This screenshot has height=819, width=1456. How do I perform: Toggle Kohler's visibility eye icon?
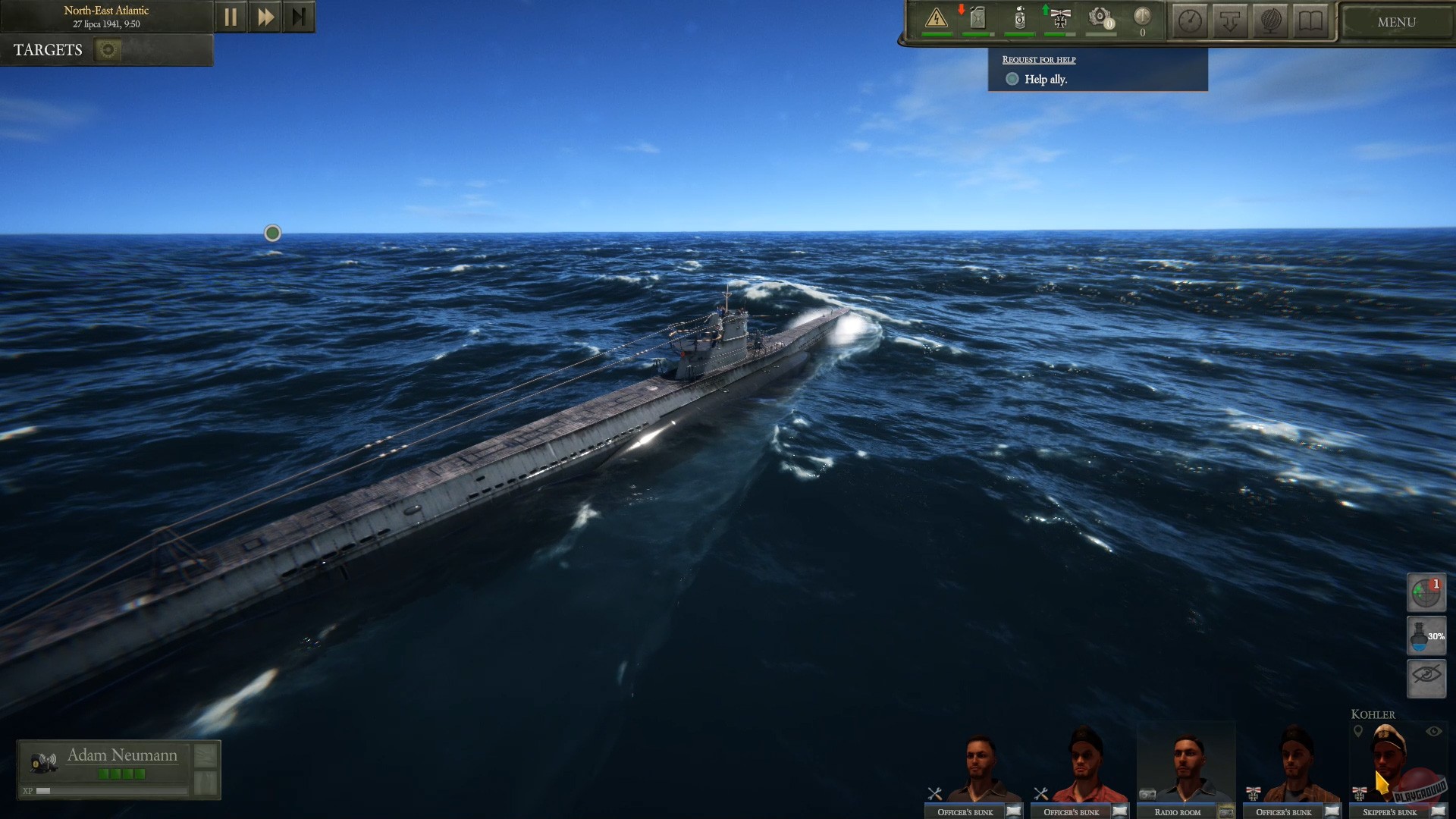(1434, 731)
